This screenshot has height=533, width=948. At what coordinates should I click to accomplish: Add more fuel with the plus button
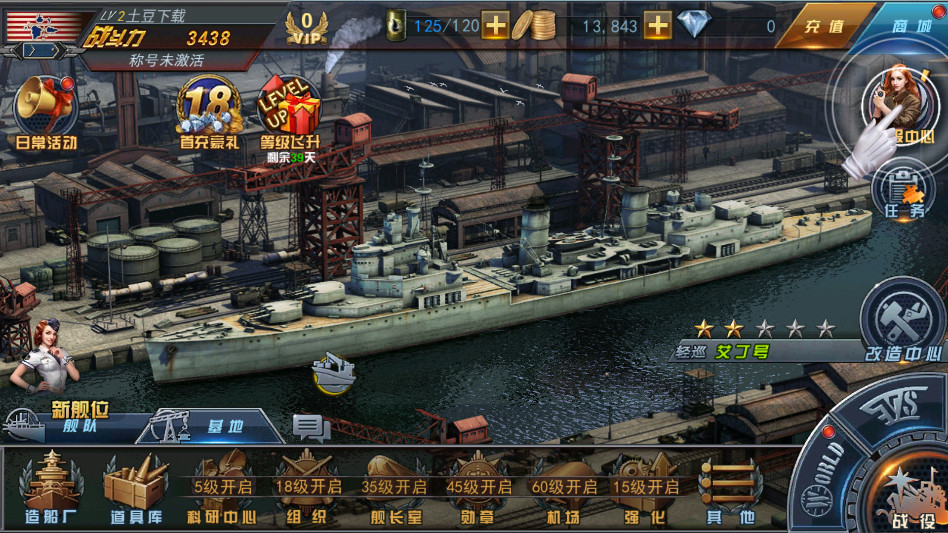[495, 25]
